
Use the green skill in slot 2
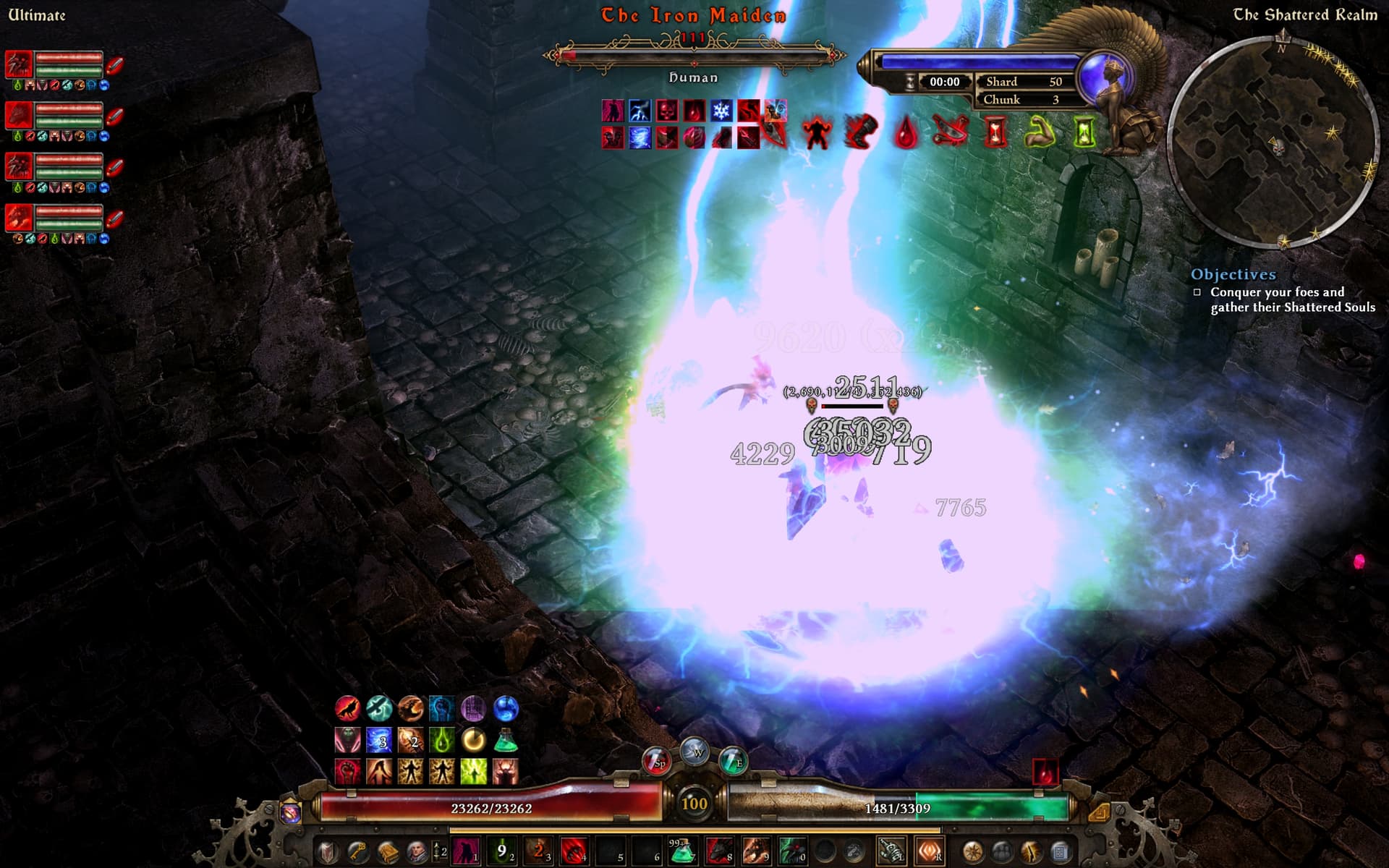(503, 851)
